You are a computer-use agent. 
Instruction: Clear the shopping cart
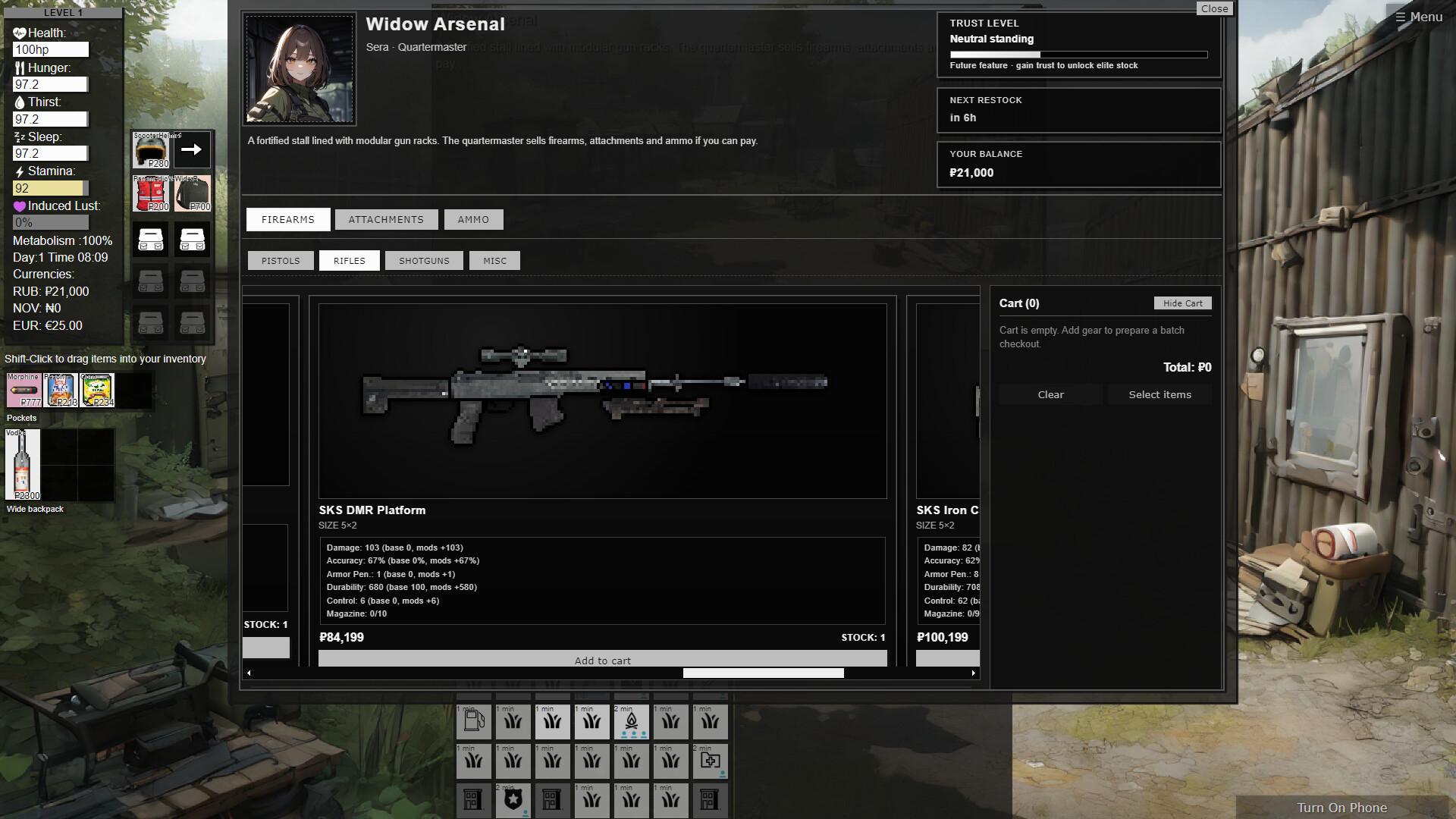(1050, 394)
